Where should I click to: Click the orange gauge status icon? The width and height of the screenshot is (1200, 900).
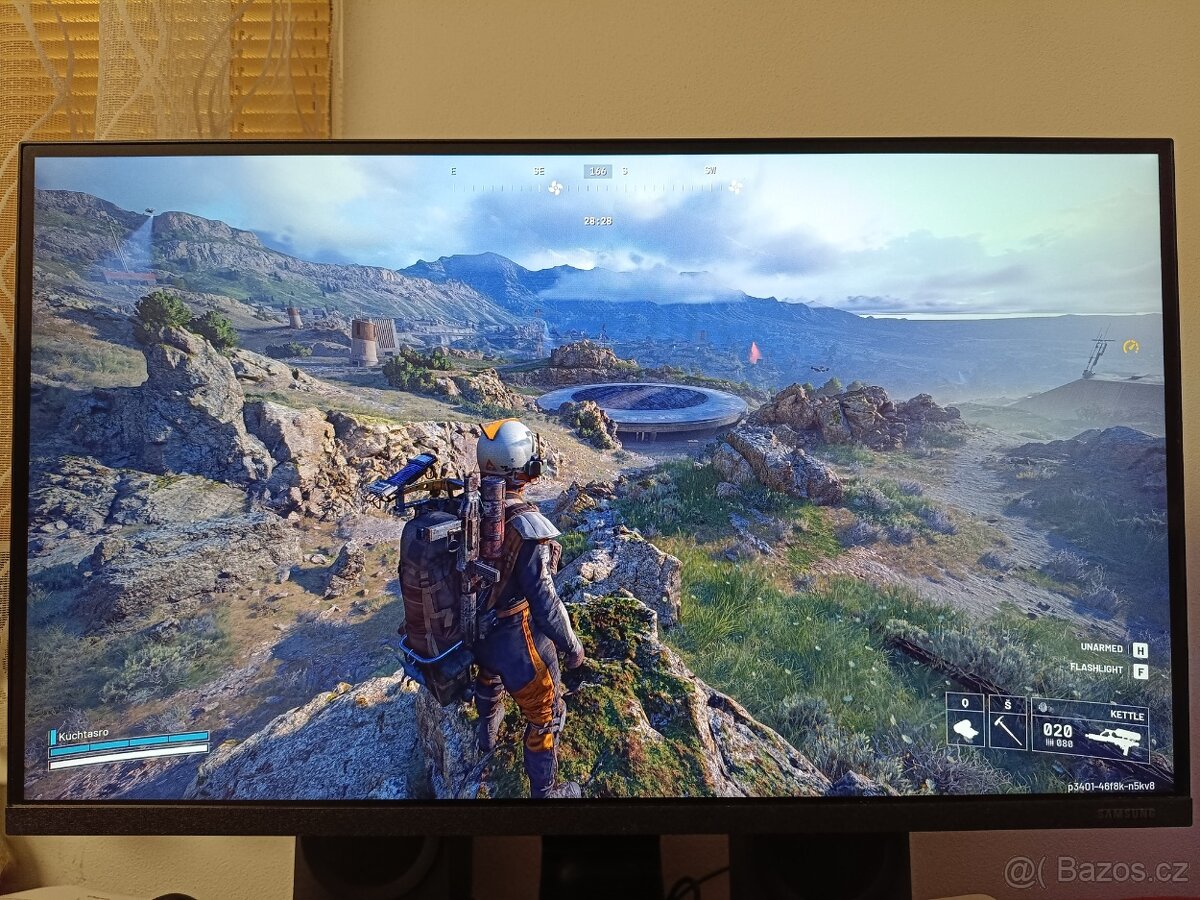[x=1131, y=346]
